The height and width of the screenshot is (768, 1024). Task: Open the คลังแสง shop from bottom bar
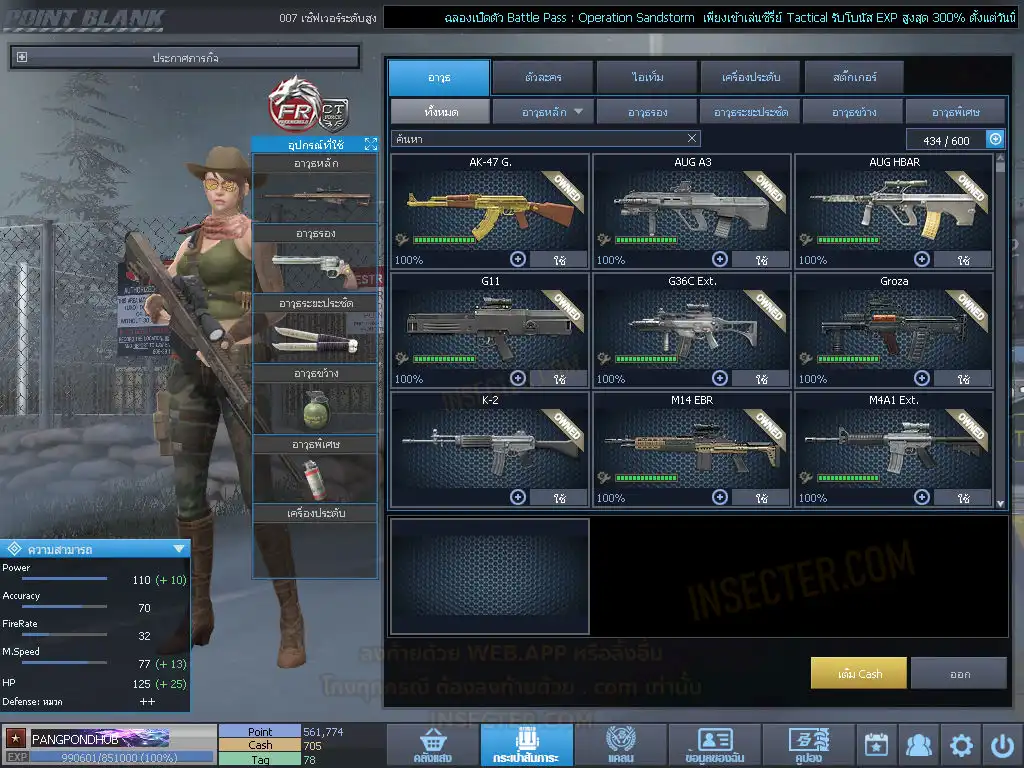click(432, 745)
